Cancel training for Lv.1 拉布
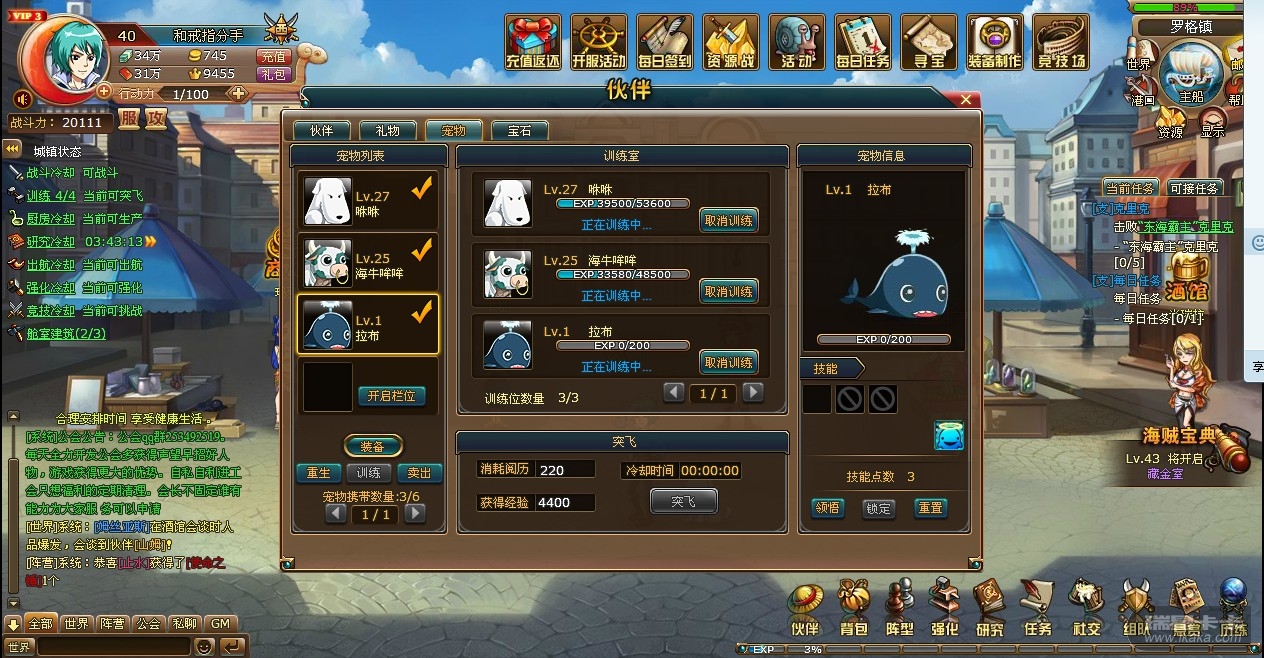The height and width of the screenshot is (658, 1264). [x=728, y=363]
